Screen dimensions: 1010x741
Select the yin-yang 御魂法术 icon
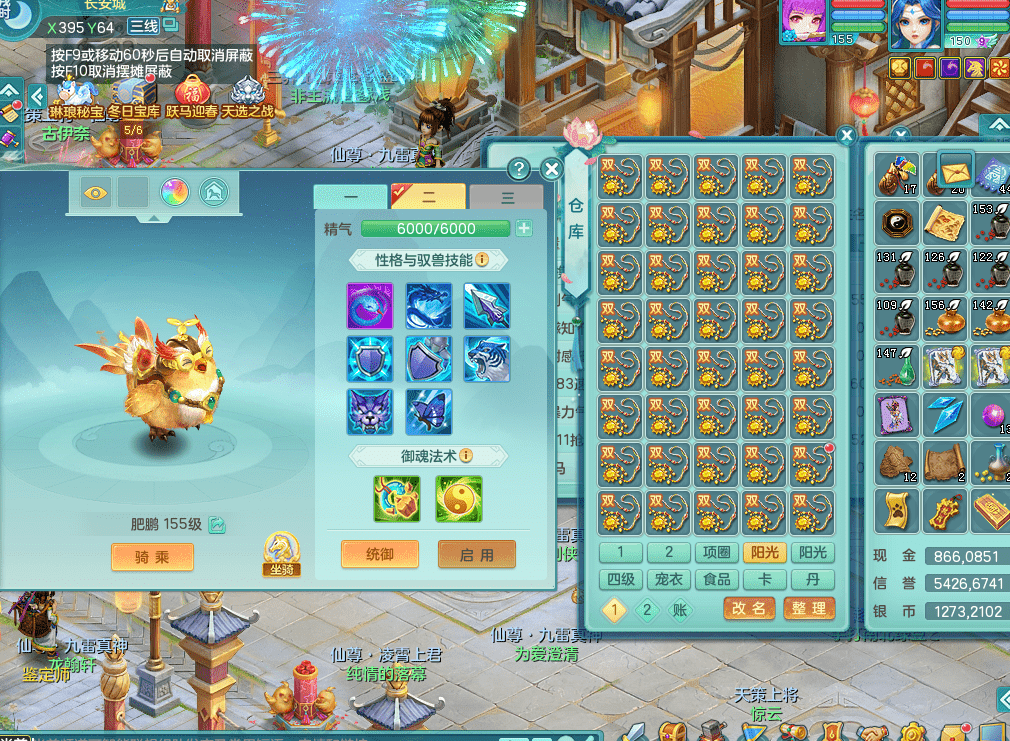[459, 498]
